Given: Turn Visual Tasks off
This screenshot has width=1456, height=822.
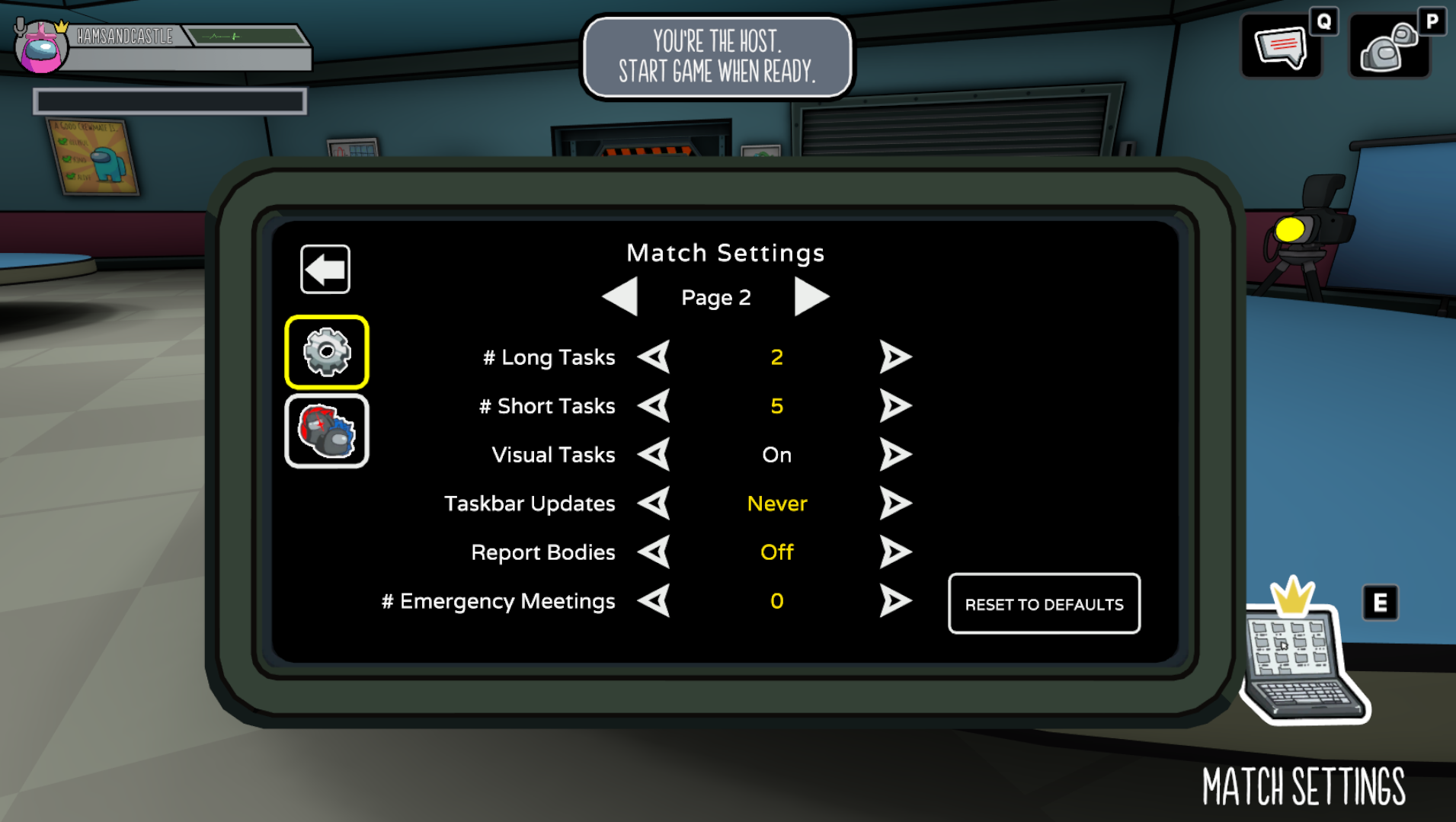Looking at the screenshot, I should coord(895,454).
